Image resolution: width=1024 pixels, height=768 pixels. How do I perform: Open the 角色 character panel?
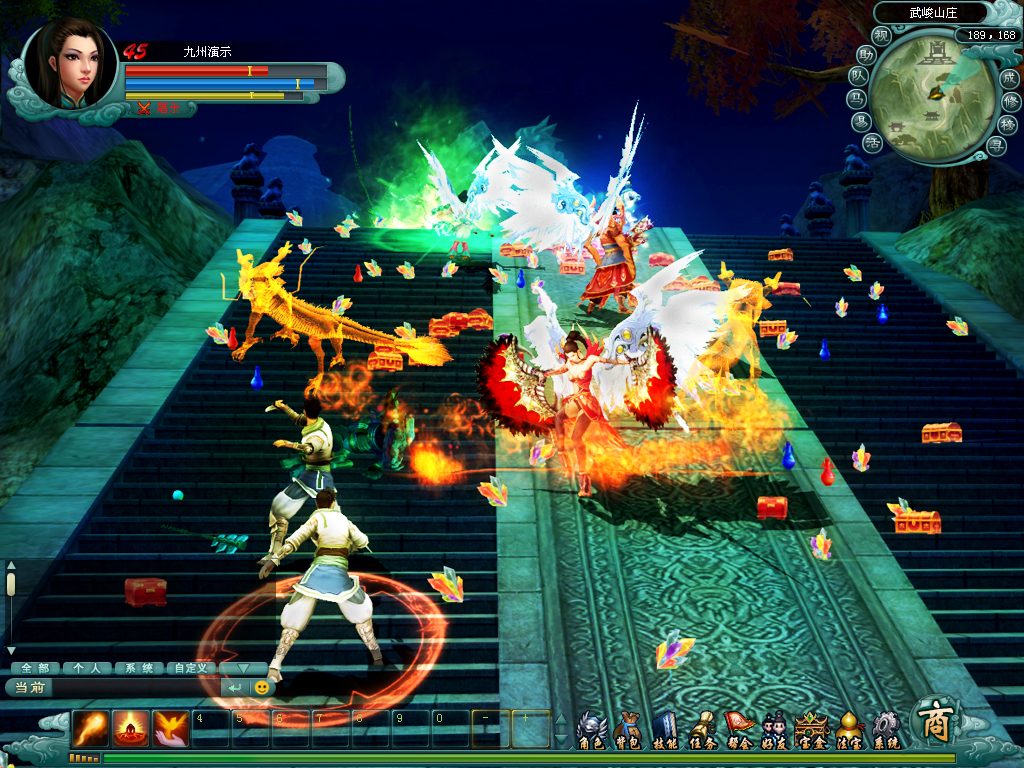[x=591, y=729]
